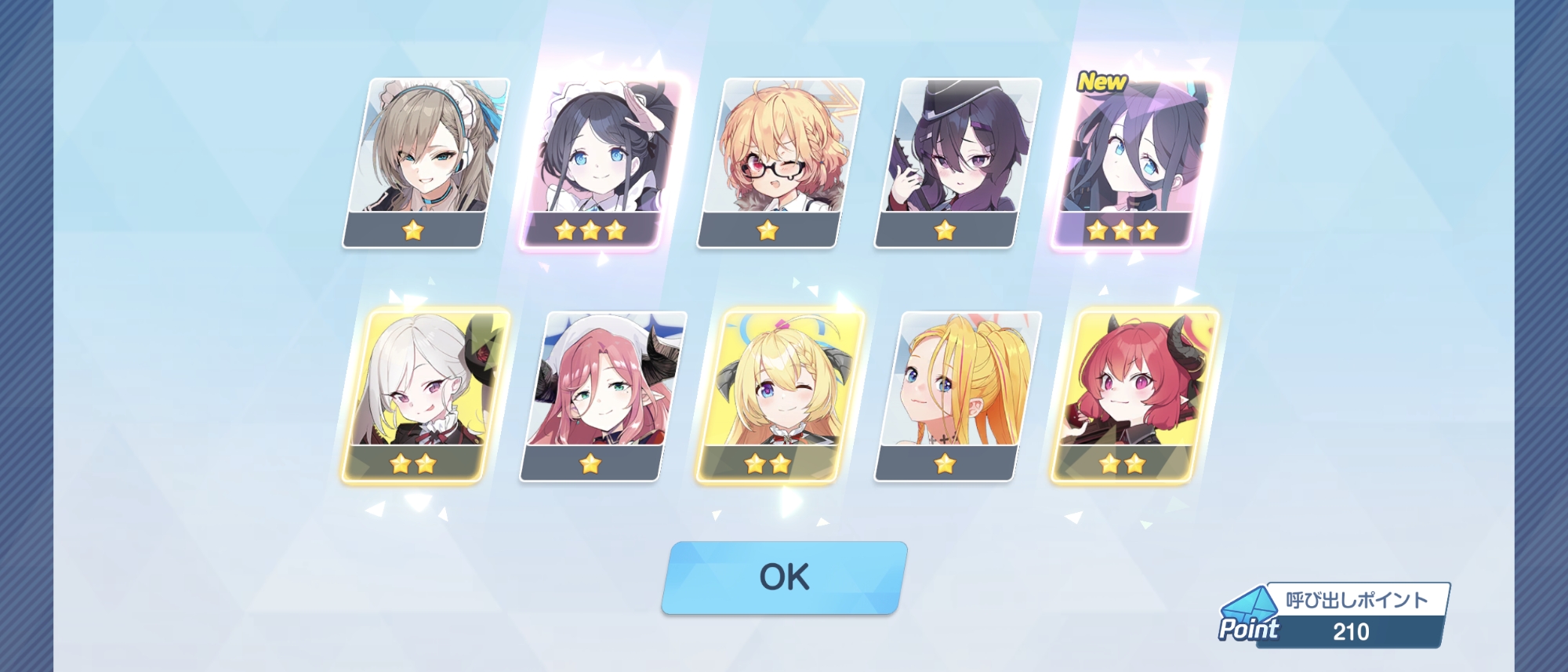Select the blonde ponytail one-star card
The image size is (1568, 672).
[957, 396]
